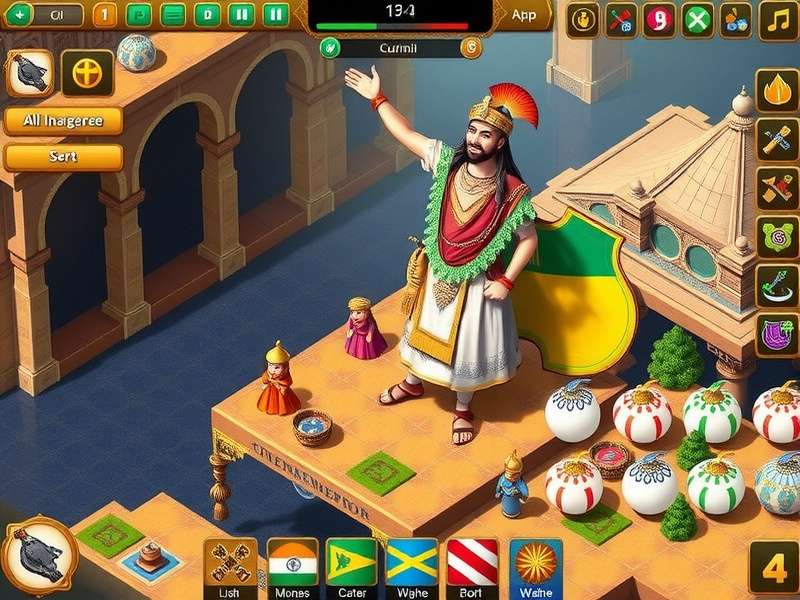
Task: Choose the 'Lish' slot in the bottom bar
Action: tap(230, 566)
